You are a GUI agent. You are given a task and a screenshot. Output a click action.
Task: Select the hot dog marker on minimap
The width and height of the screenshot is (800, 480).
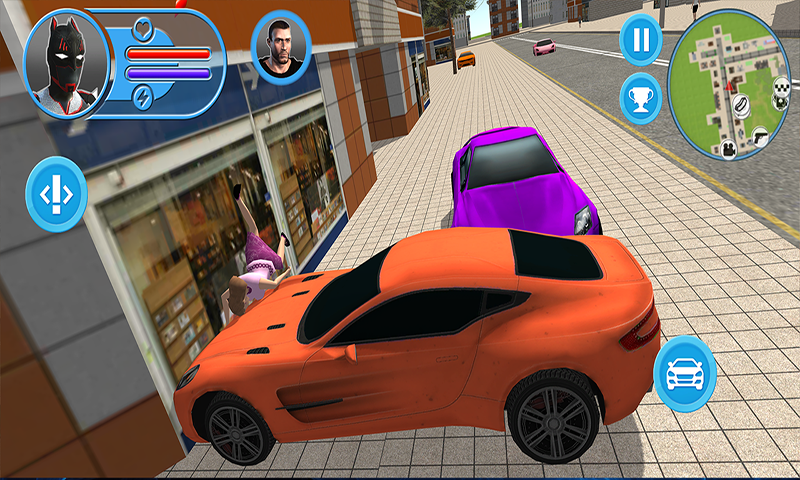point(743,102)
